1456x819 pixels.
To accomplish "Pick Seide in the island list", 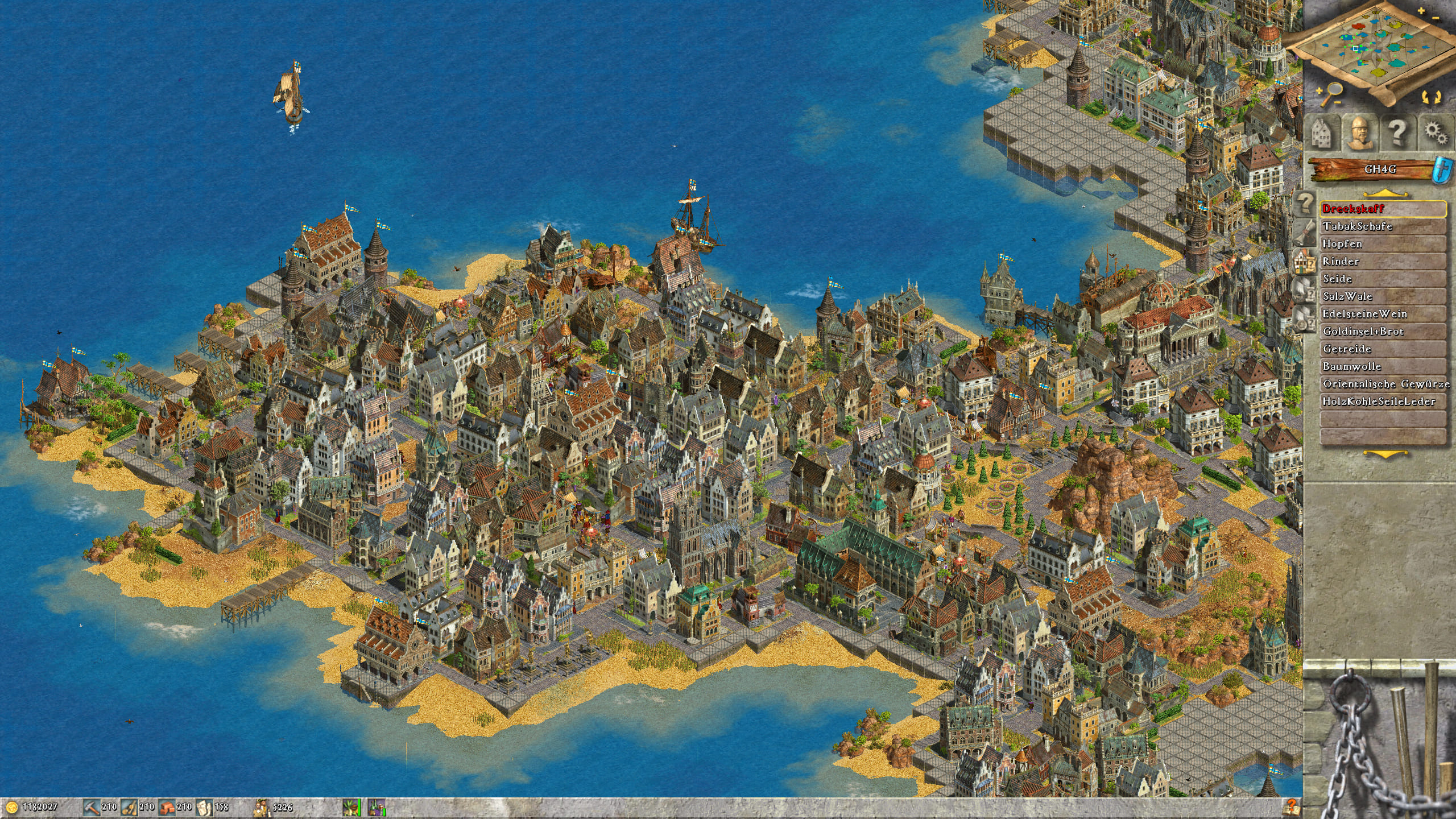I will pyautogui.click(x=1381, y=279).
